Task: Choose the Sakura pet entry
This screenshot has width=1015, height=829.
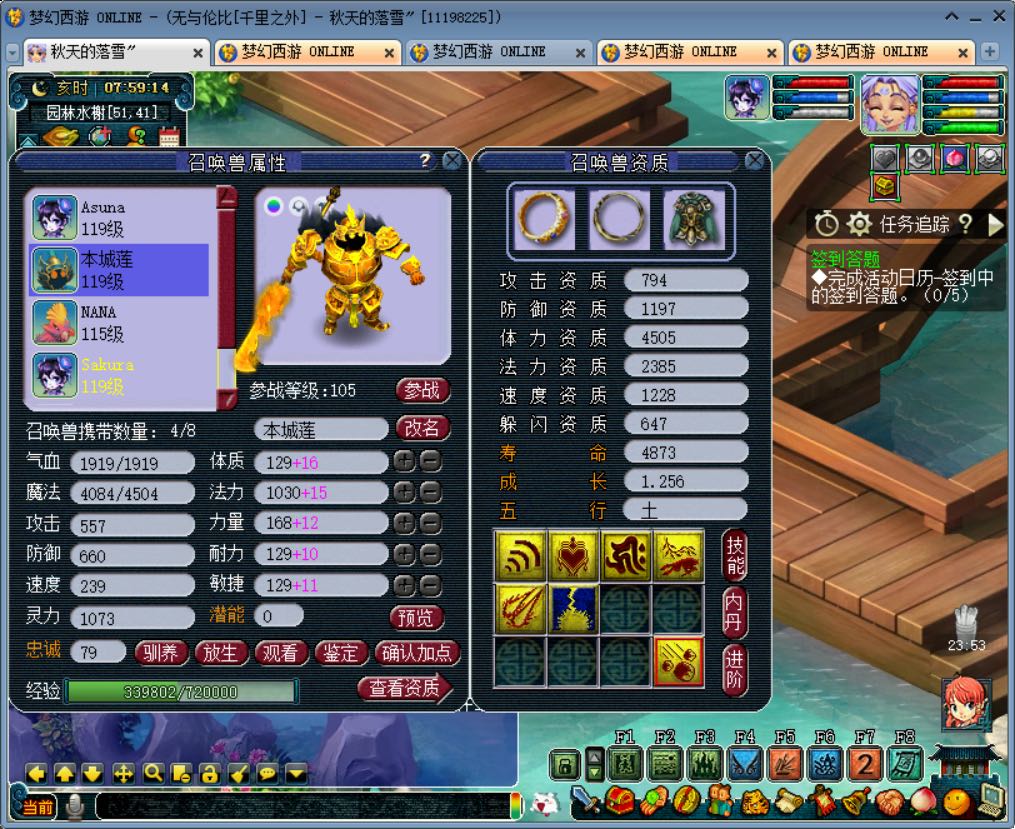Action: (120, 374)
